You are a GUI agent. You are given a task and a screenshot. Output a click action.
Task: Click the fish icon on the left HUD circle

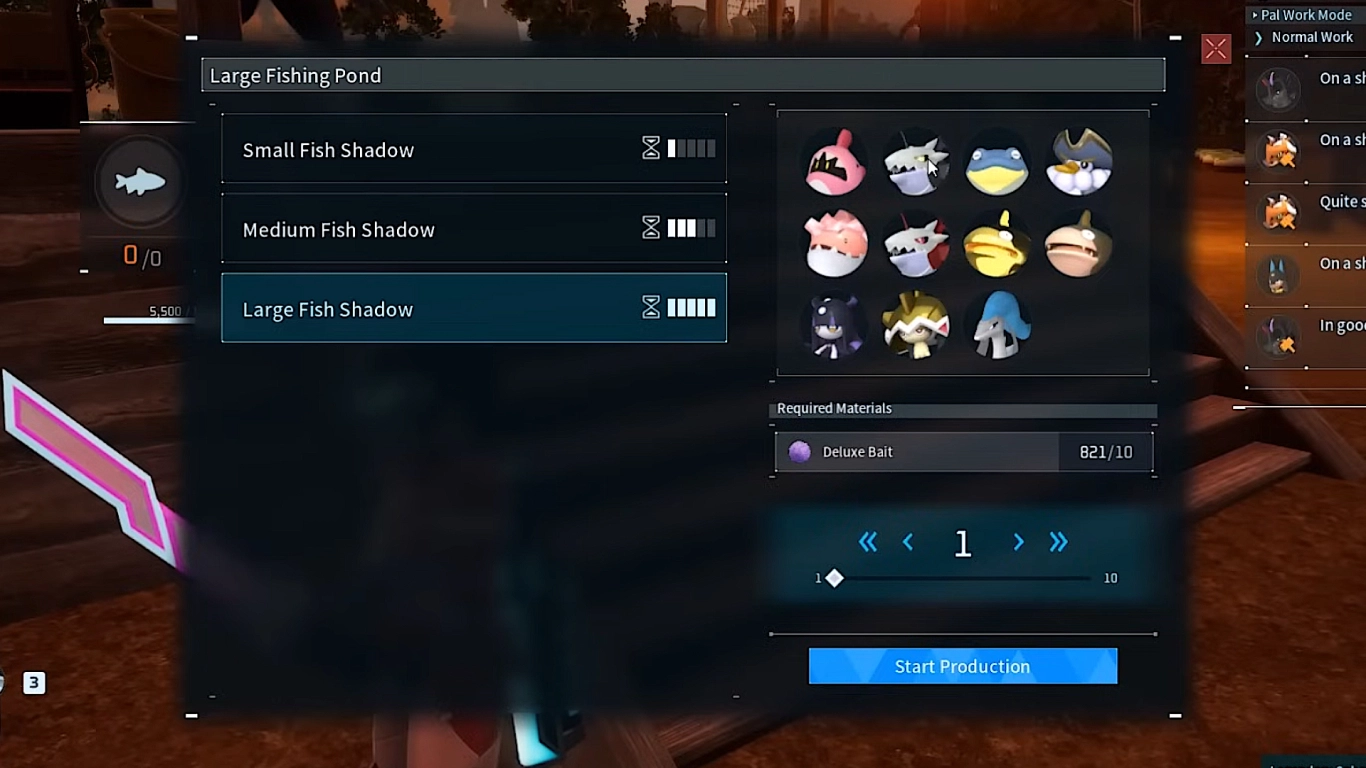tap(138, 182)
